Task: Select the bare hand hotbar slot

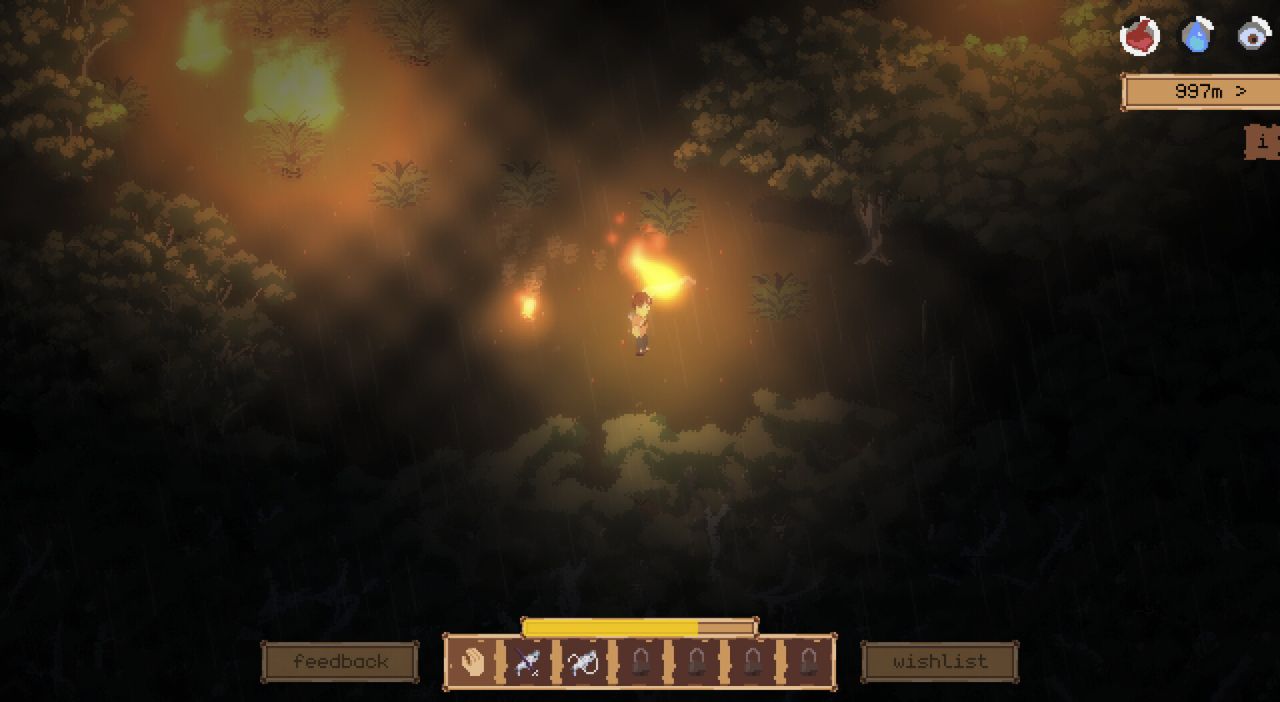Action: pos(472,662)
